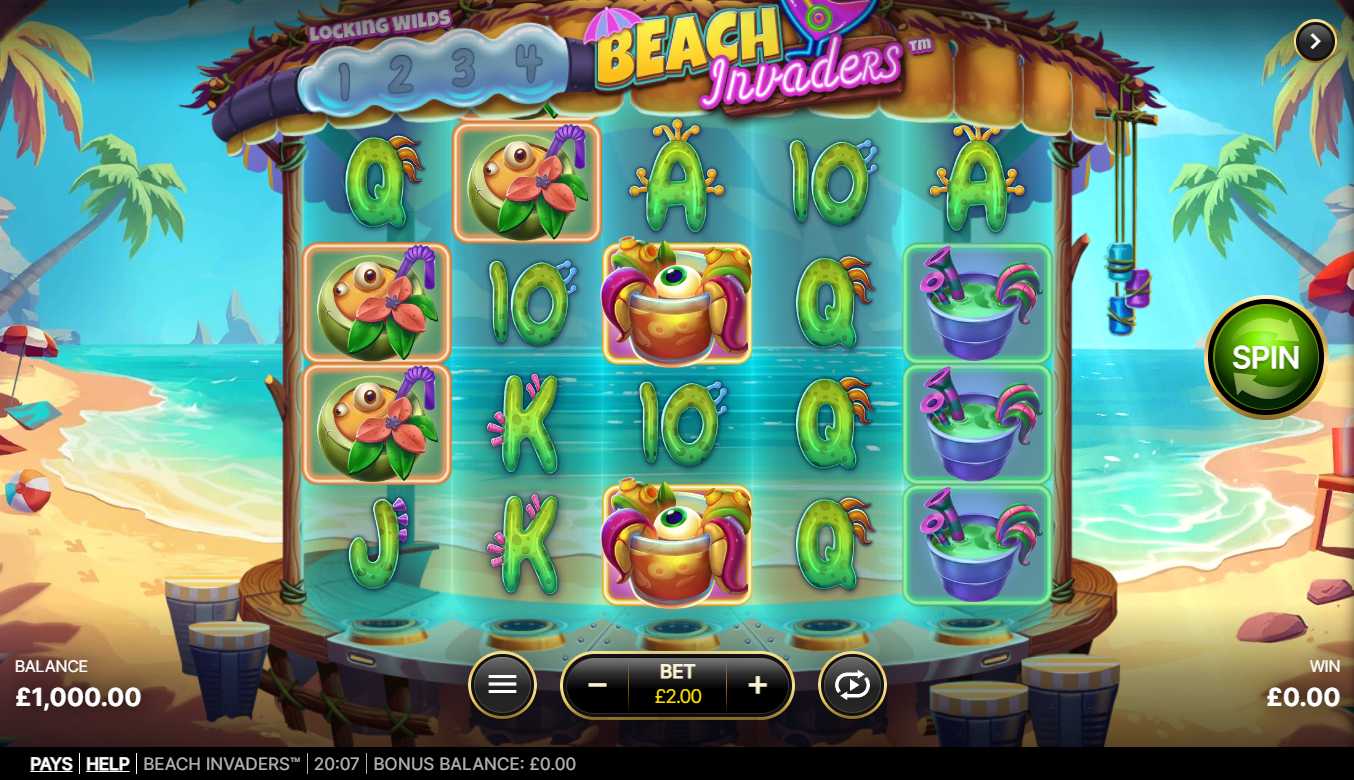Open the HELP page link

coord(108,764)
